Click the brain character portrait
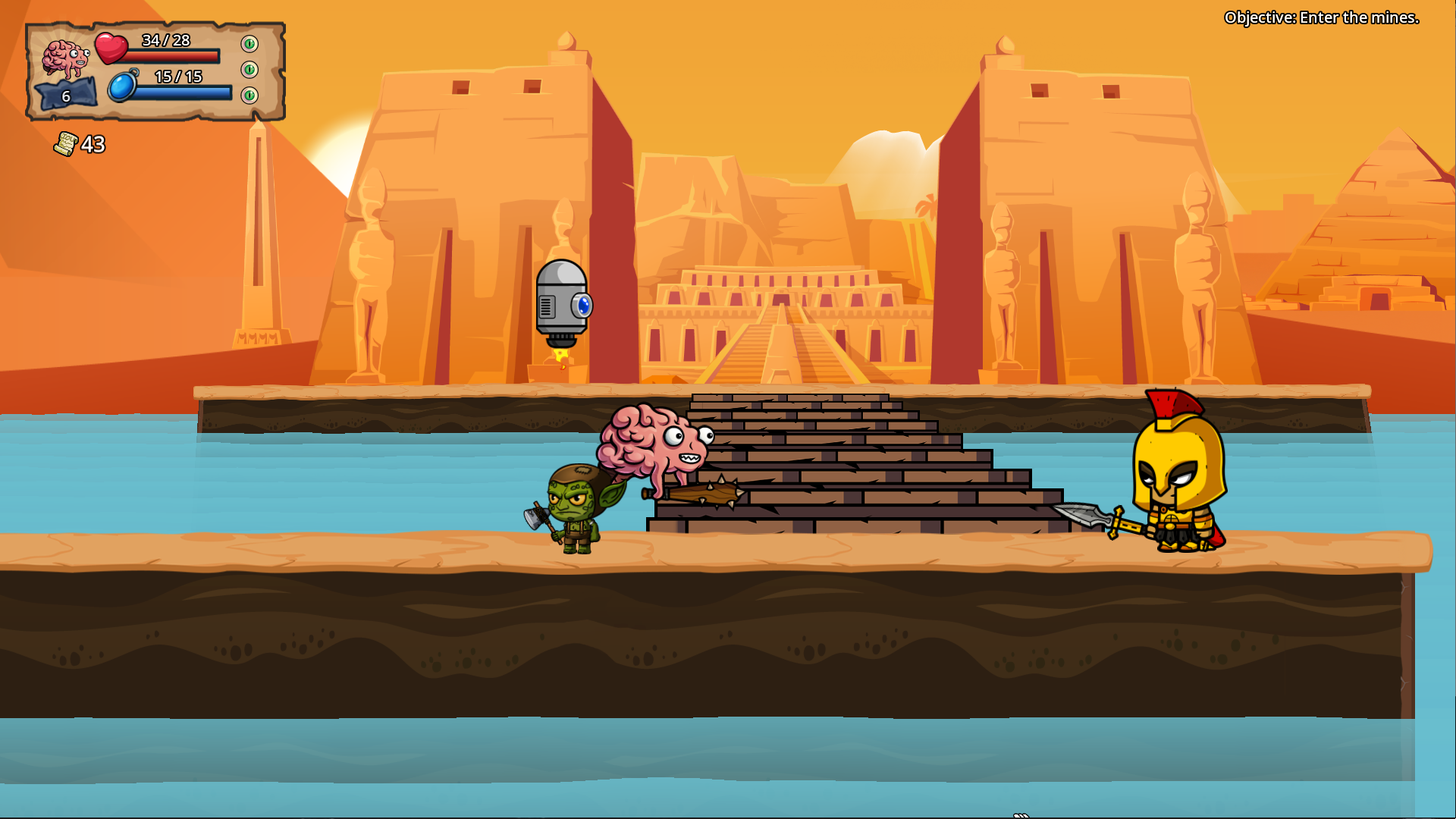This screenshot has height=819, width=1456. pos(65,58)
